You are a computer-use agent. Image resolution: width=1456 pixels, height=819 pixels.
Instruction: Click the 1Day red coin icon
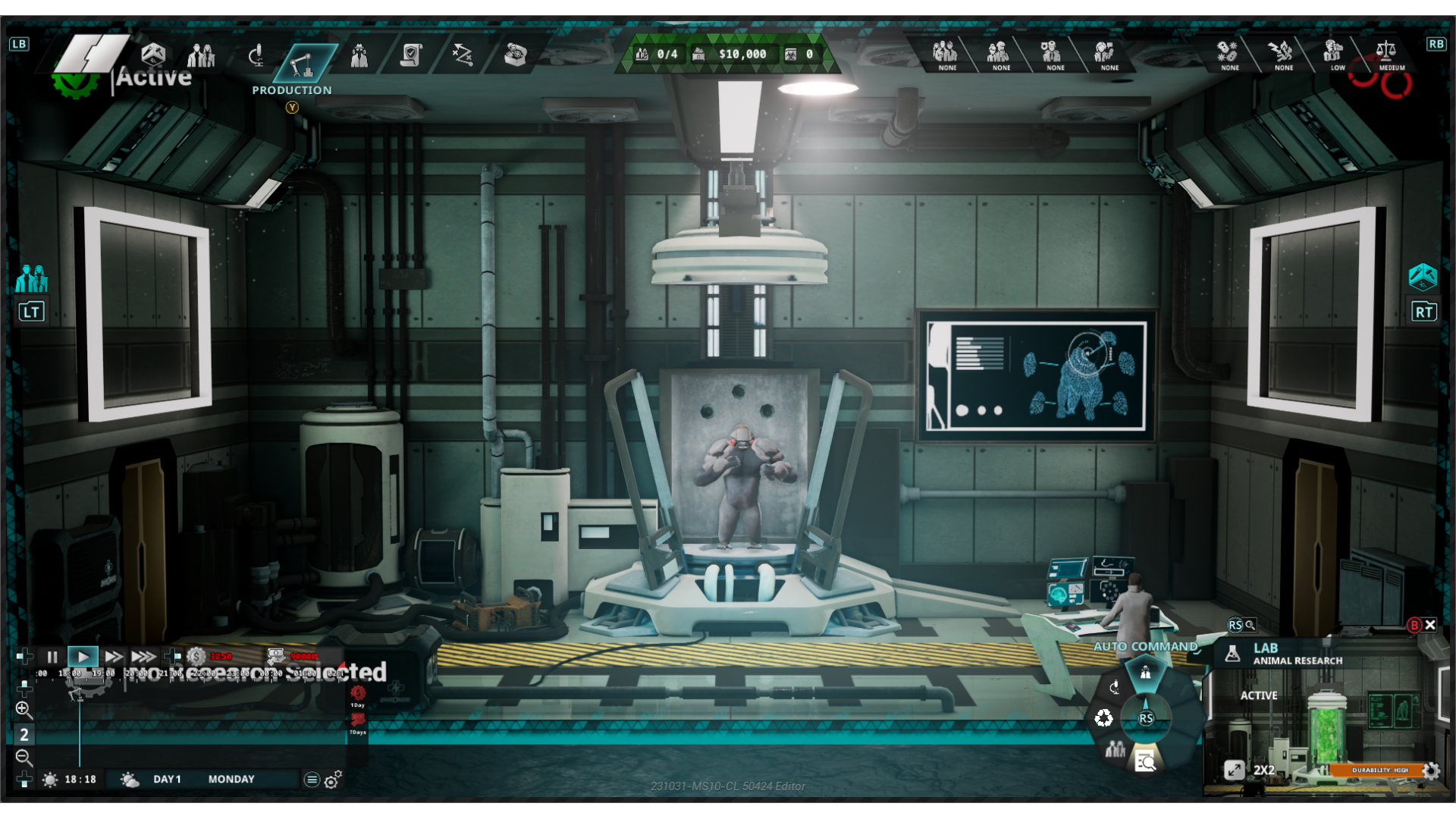click(x=358, y=693)
